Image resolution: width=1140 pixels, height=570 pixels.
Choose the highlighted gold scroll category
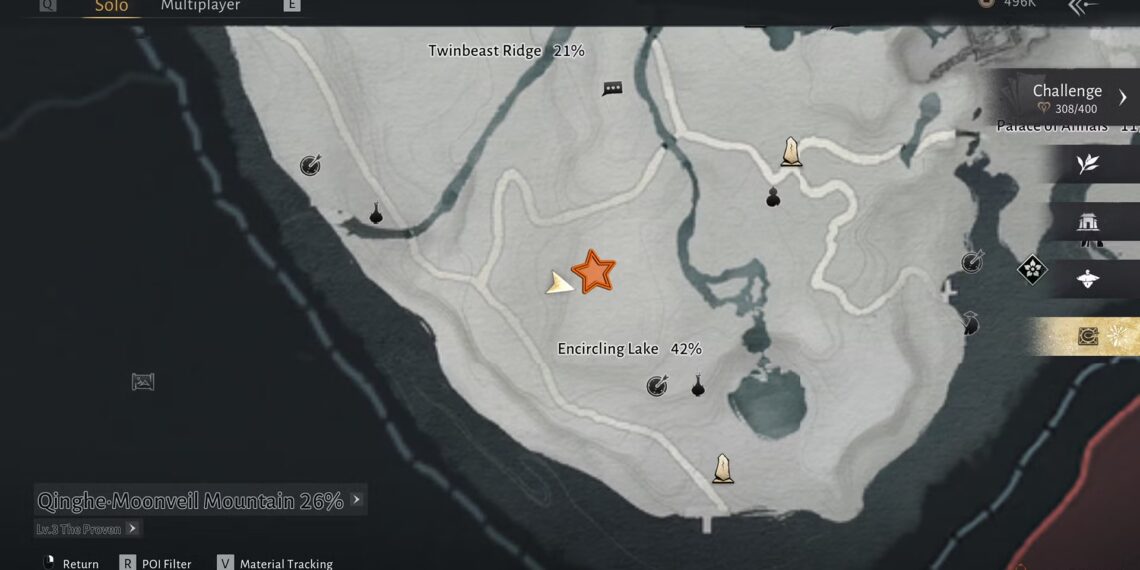1088,337
